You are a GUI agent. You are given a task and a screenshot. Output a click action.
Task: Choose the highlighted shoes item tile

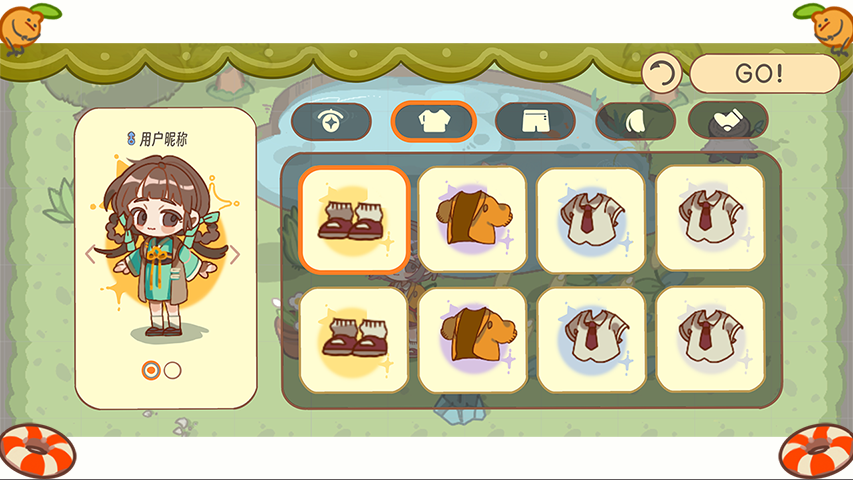point(354,220)
